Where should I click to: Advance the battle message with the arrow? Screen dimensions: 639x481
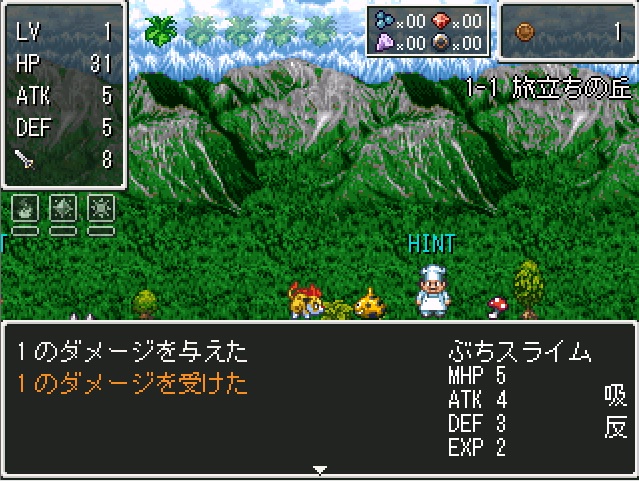click(319, 469)
